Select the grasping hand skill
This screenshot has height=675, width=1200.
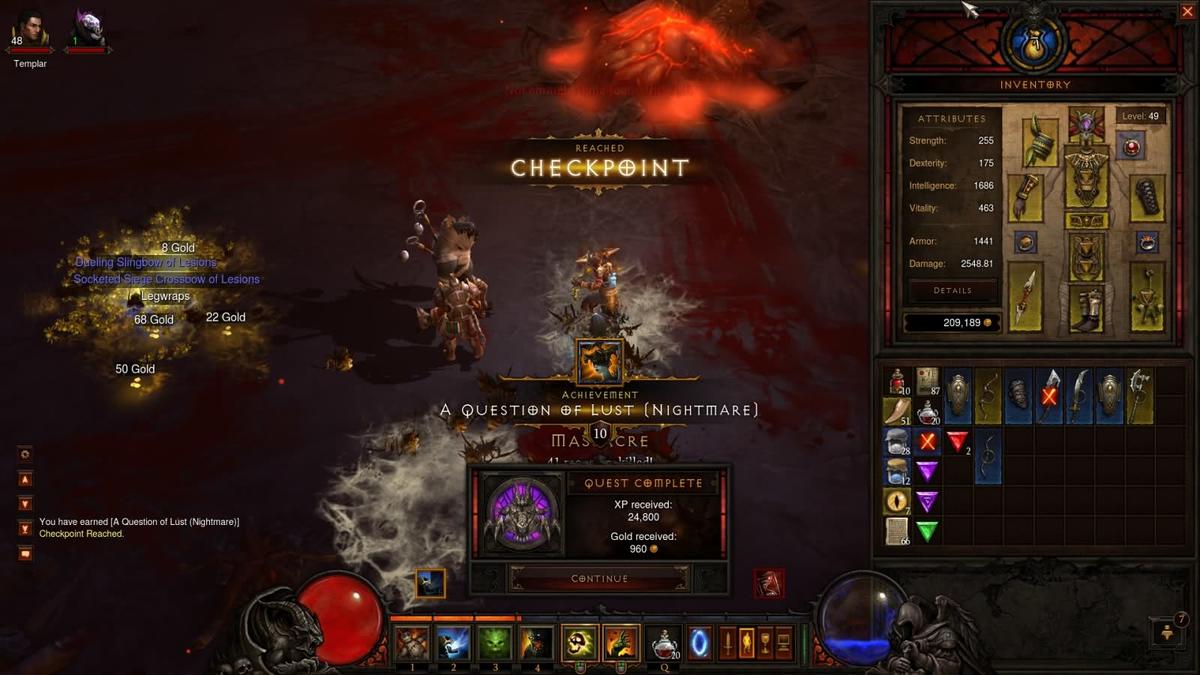[x=621, y=643]
